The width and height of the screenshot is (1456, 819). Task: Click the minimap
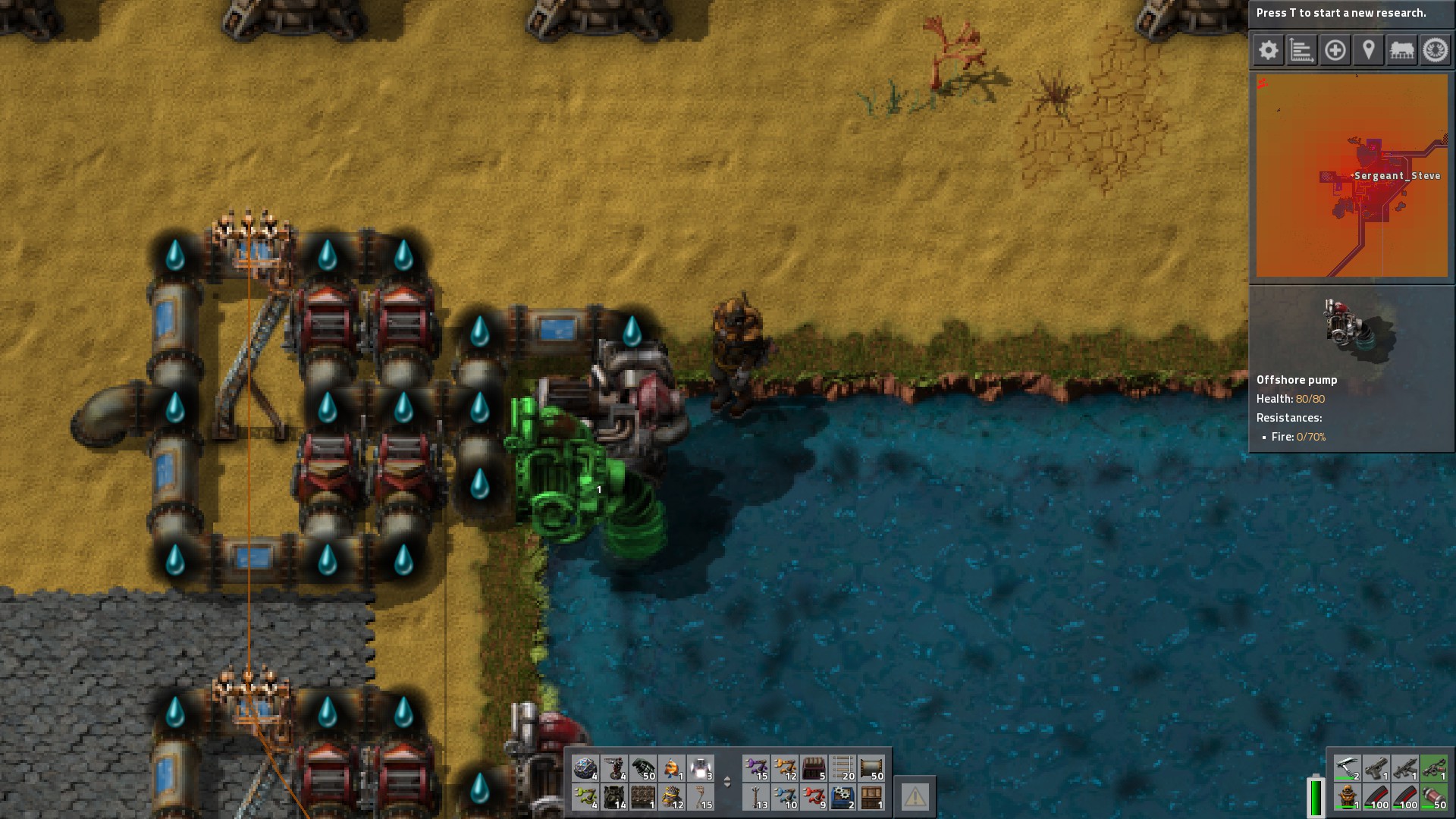pyautogui.click(x=1351, y=176)
